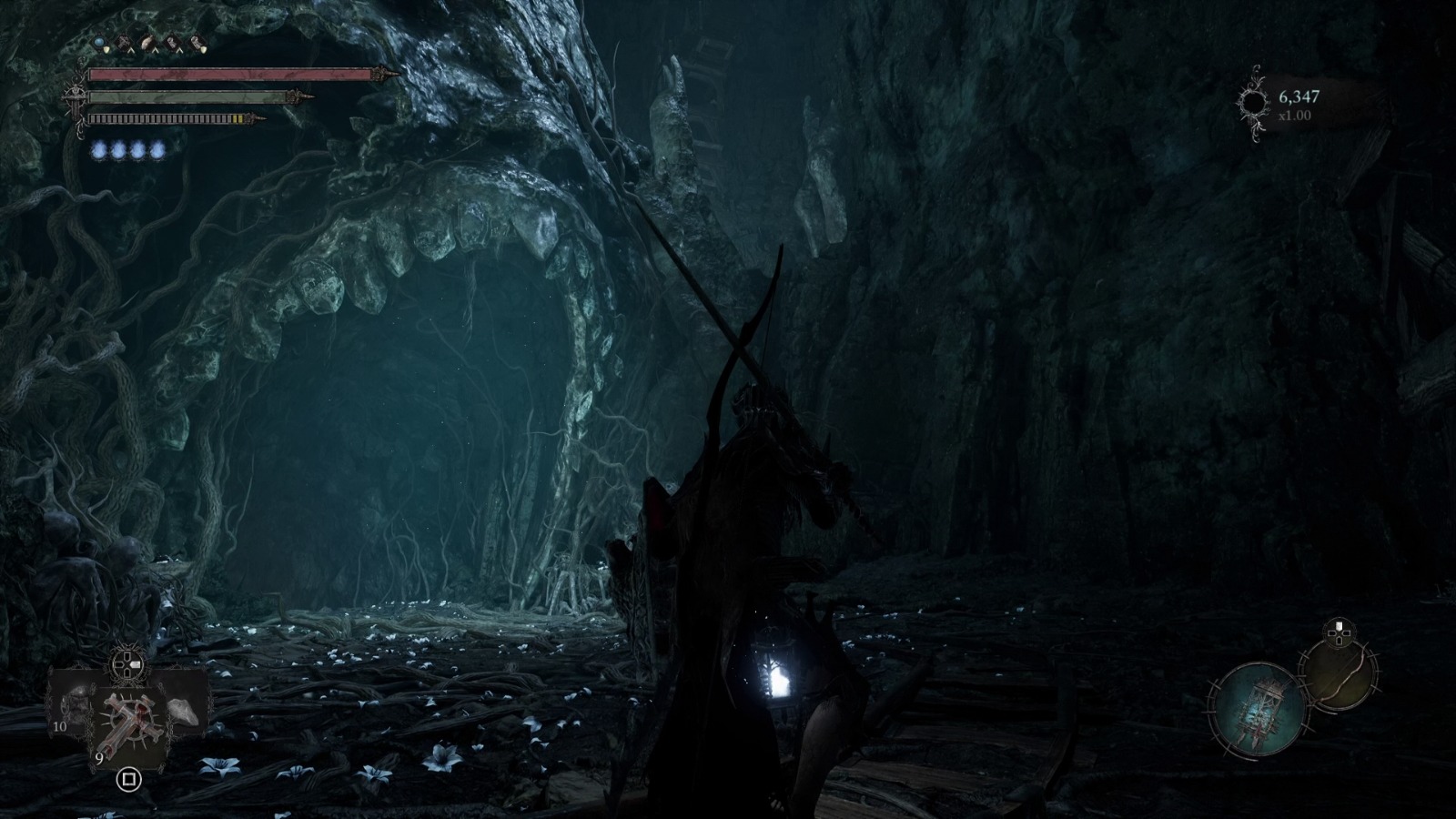1456x819 pixels.
Task: Click the first blue flame spell charge
Action: pyautogui.click(x=98, y=150)
